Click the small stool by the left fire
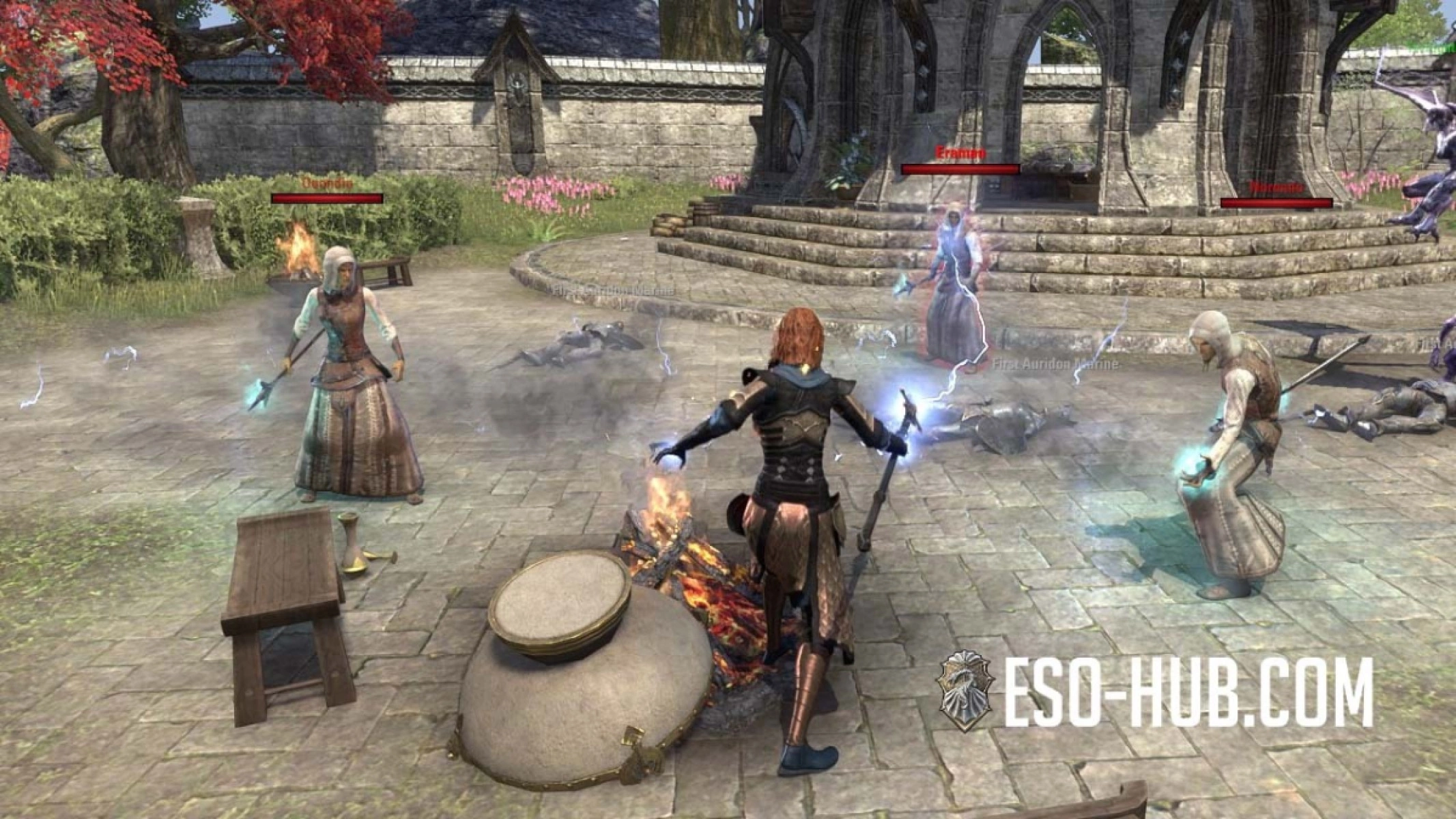 (x=386, y=266)
